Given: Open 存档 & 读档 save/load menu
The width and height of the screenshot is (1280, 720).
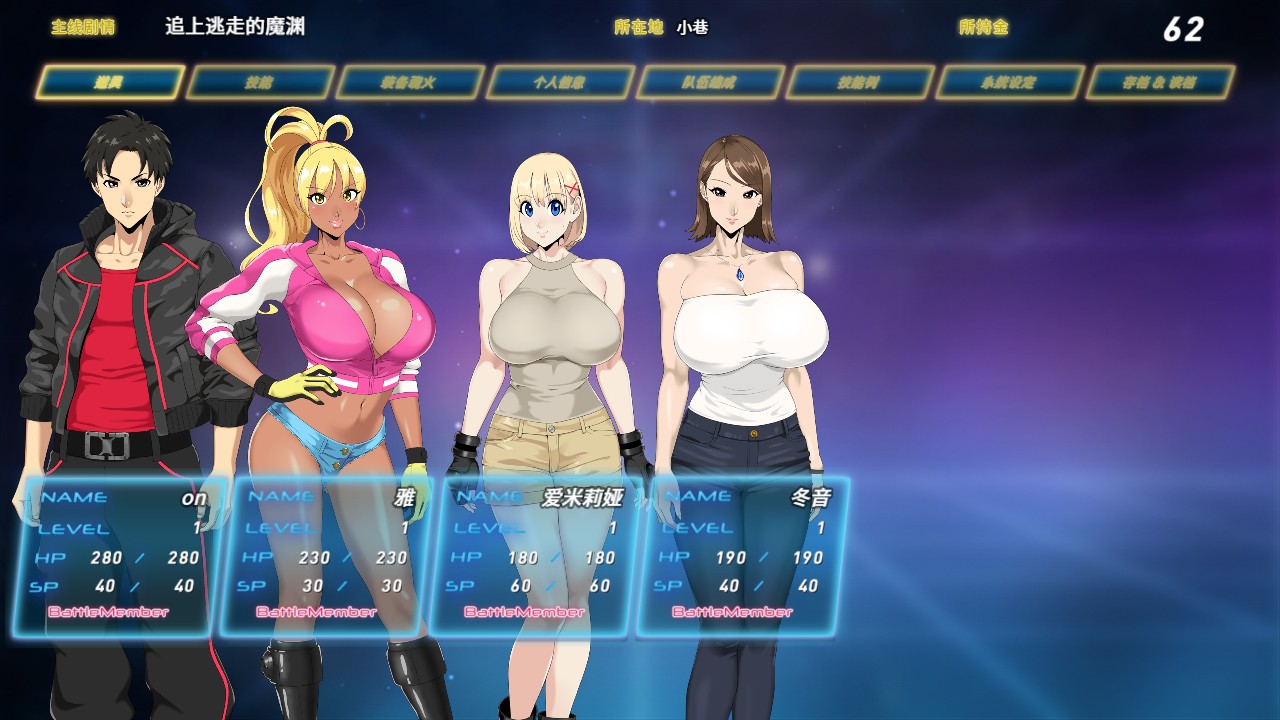Looking at the screenshot, I should point(1160,83).
